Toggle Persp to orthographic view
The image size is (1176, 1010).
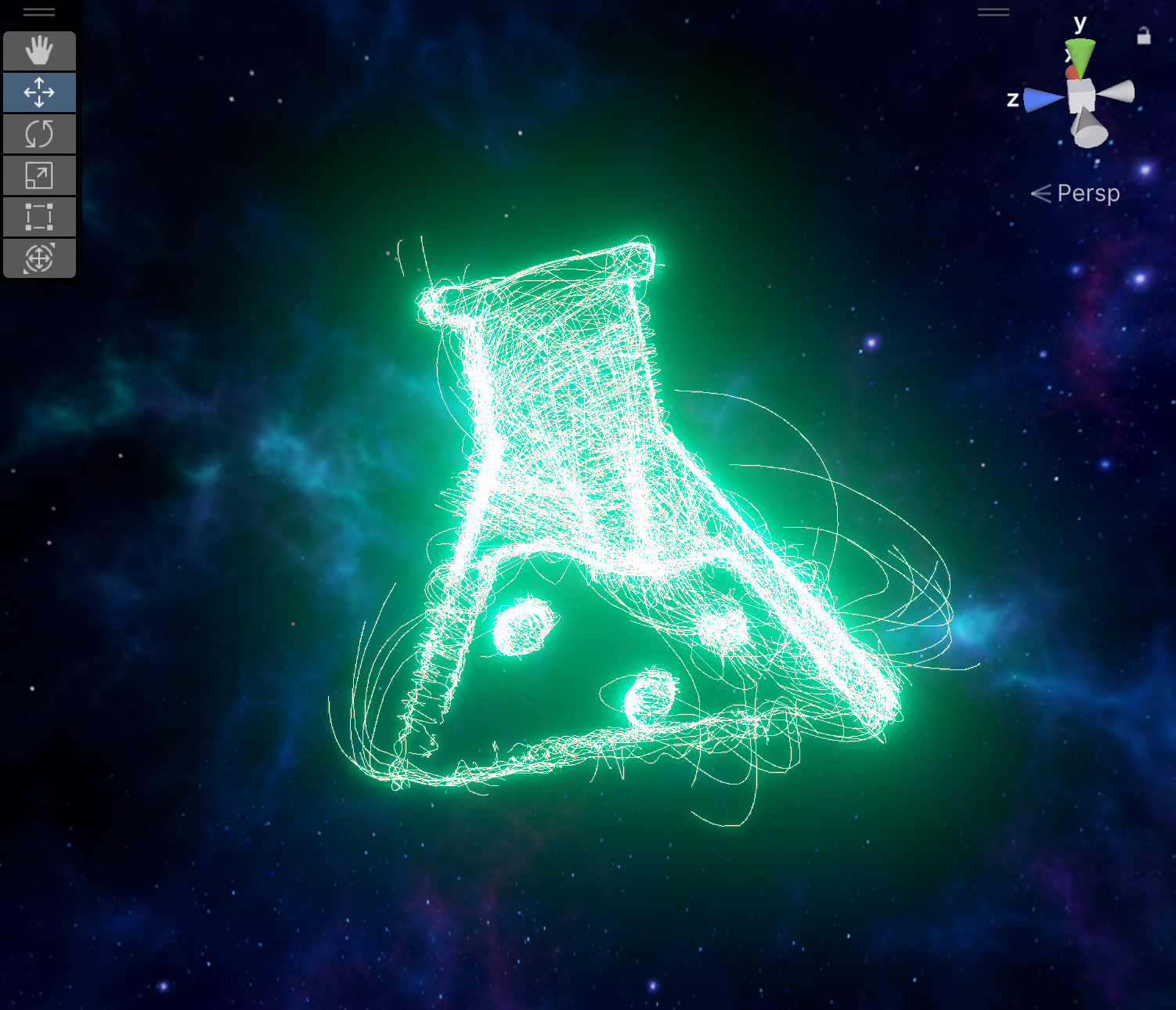(x=1088, y=193)
